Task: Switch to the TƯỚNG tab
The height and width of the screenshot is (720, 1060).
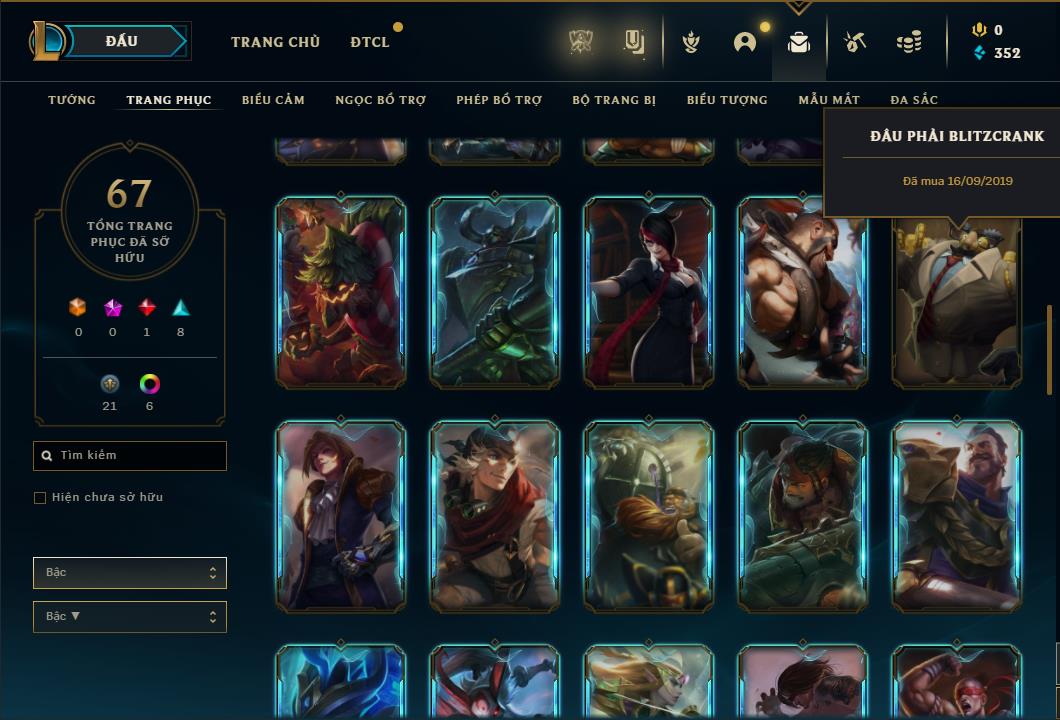Action: click(x=72, y=100)
